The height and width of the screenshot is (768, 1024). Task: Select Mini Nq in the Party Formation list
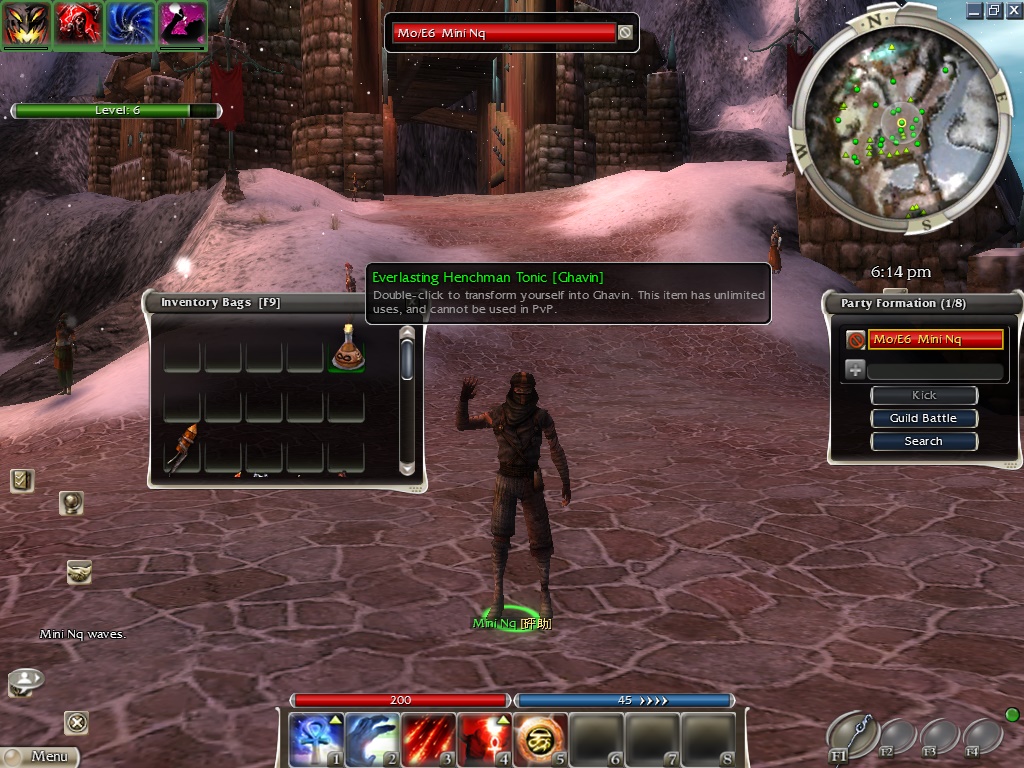point(934,340)
